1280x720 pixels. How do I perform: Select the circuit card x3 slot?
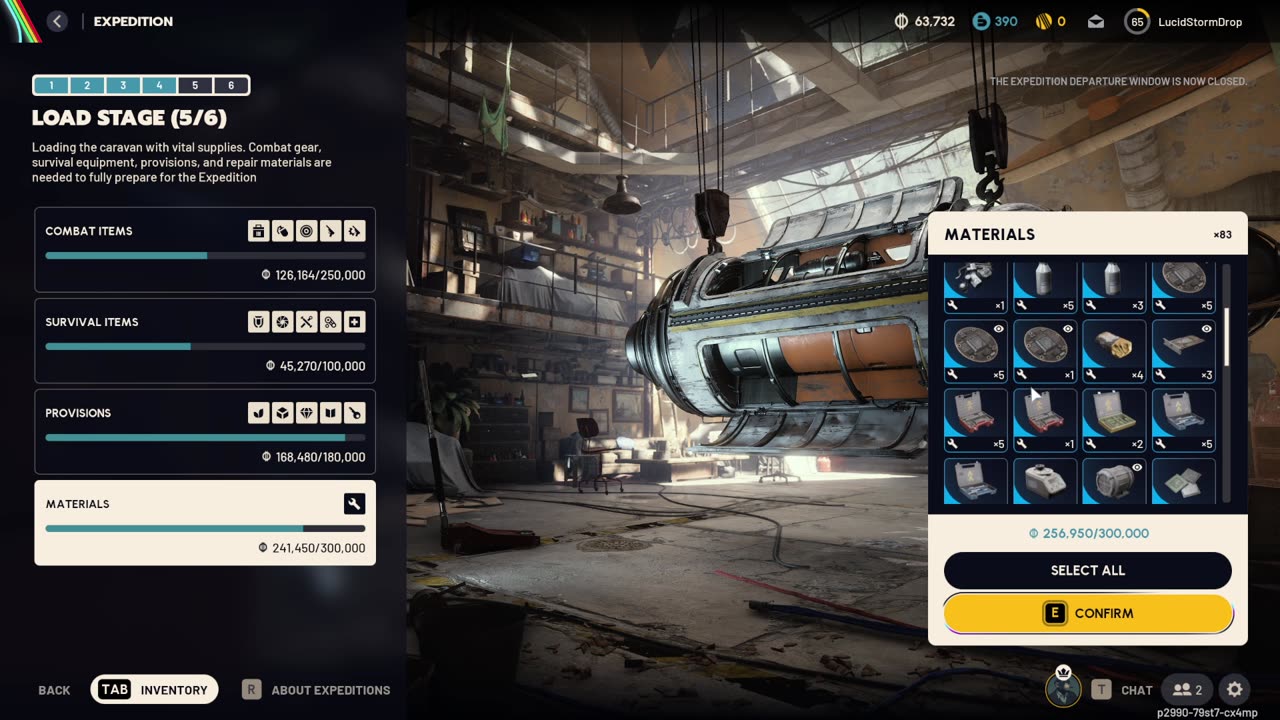point(1184,351)
